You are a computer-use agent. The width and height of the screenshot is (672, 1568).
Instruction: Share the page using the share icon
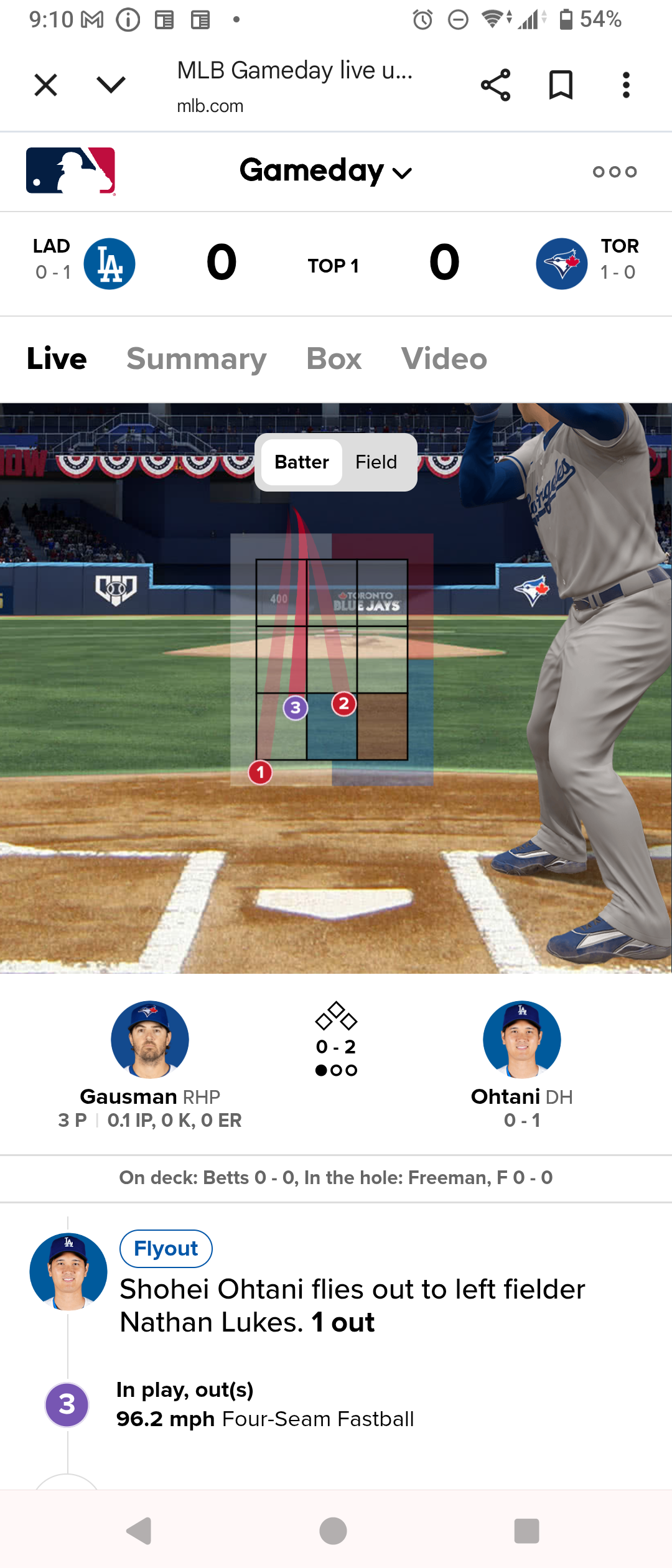(x=495, y=85)
